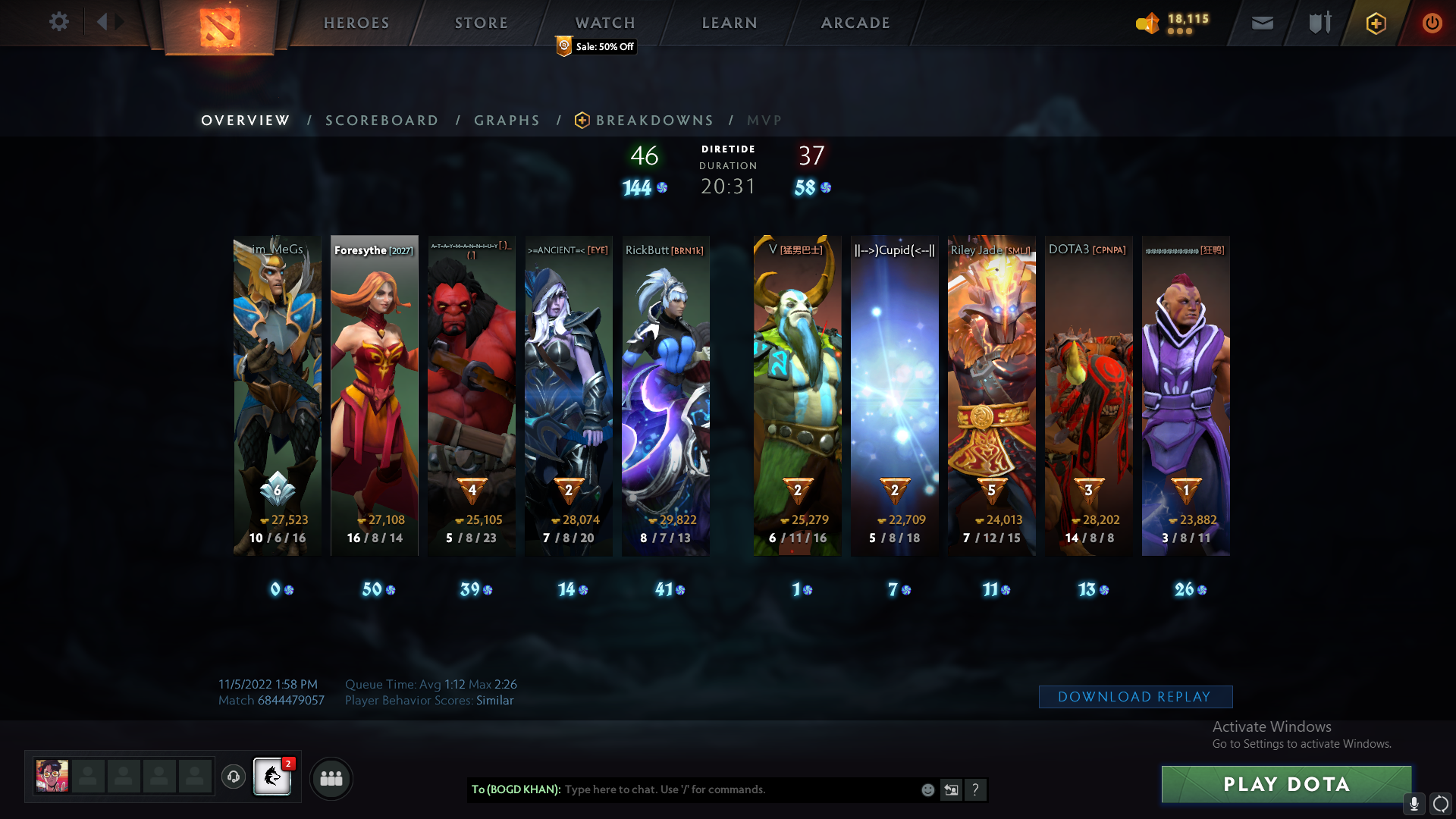Viewport: 1456px width, 819px height.
Task: Open the Breakdowns tab
Action: [x=655, y=120]
